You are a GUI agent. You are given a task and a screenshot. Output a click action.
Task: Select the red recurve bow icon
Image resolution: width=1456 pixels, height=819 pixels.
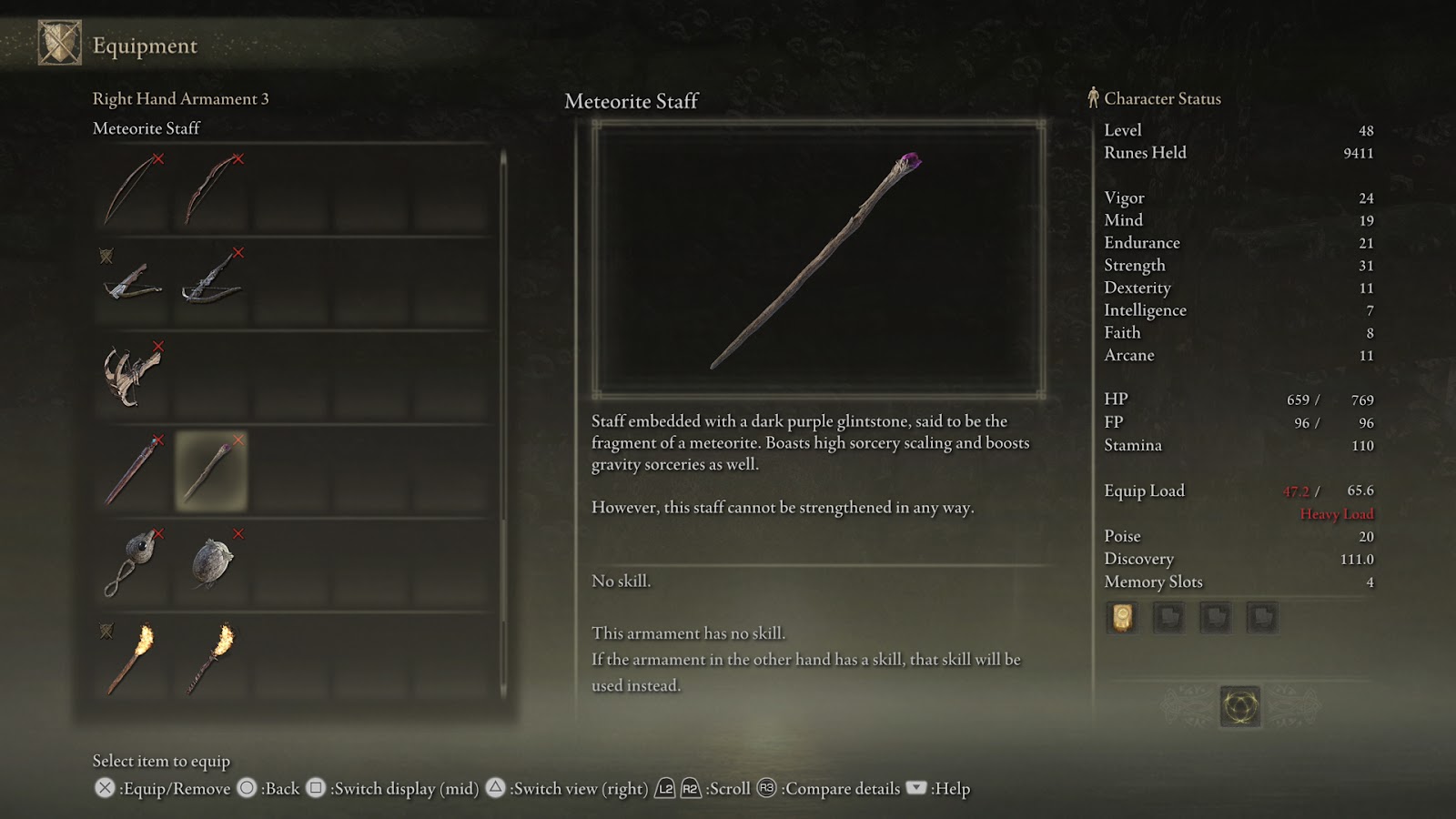(x=210, y=190)
